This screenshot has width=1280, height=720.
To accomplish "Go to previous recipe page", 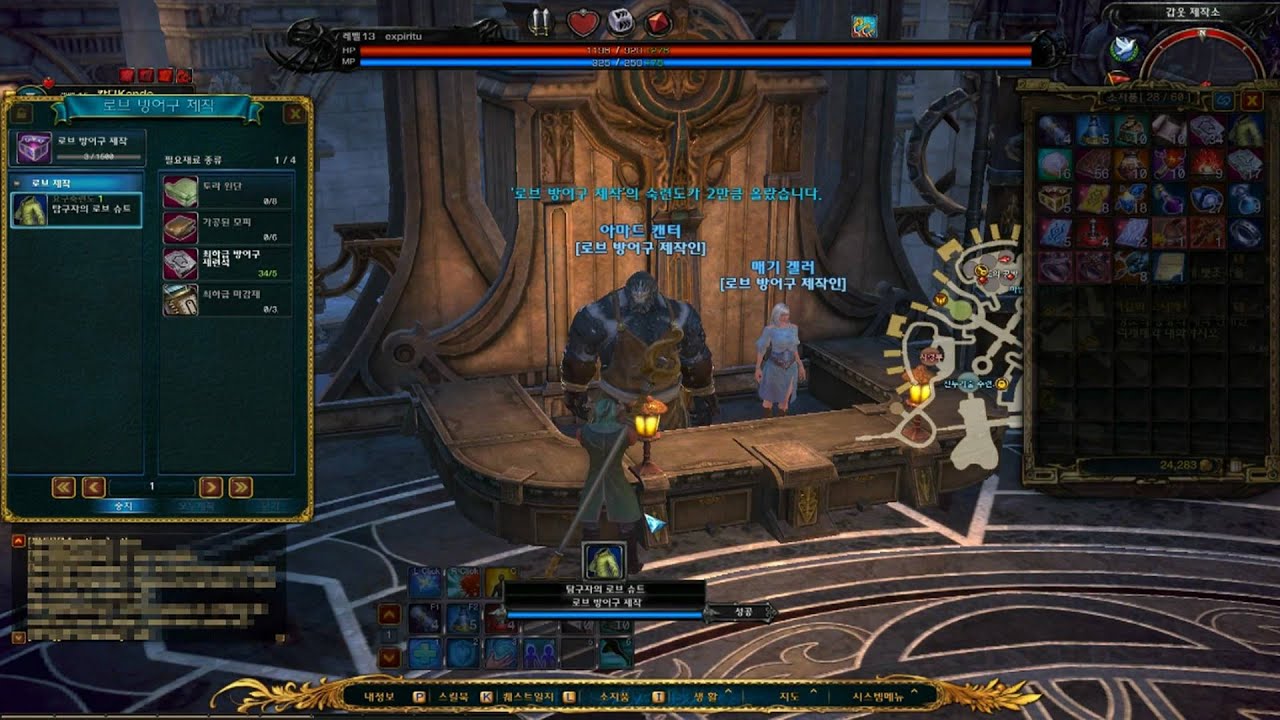I will click(x=94, y=487).
